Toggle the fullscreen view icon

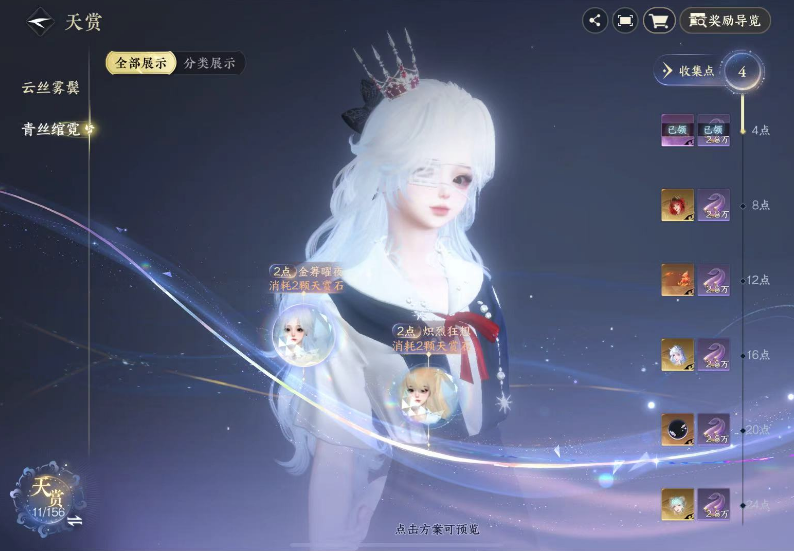pyautogui.click(x=626, y=20)
